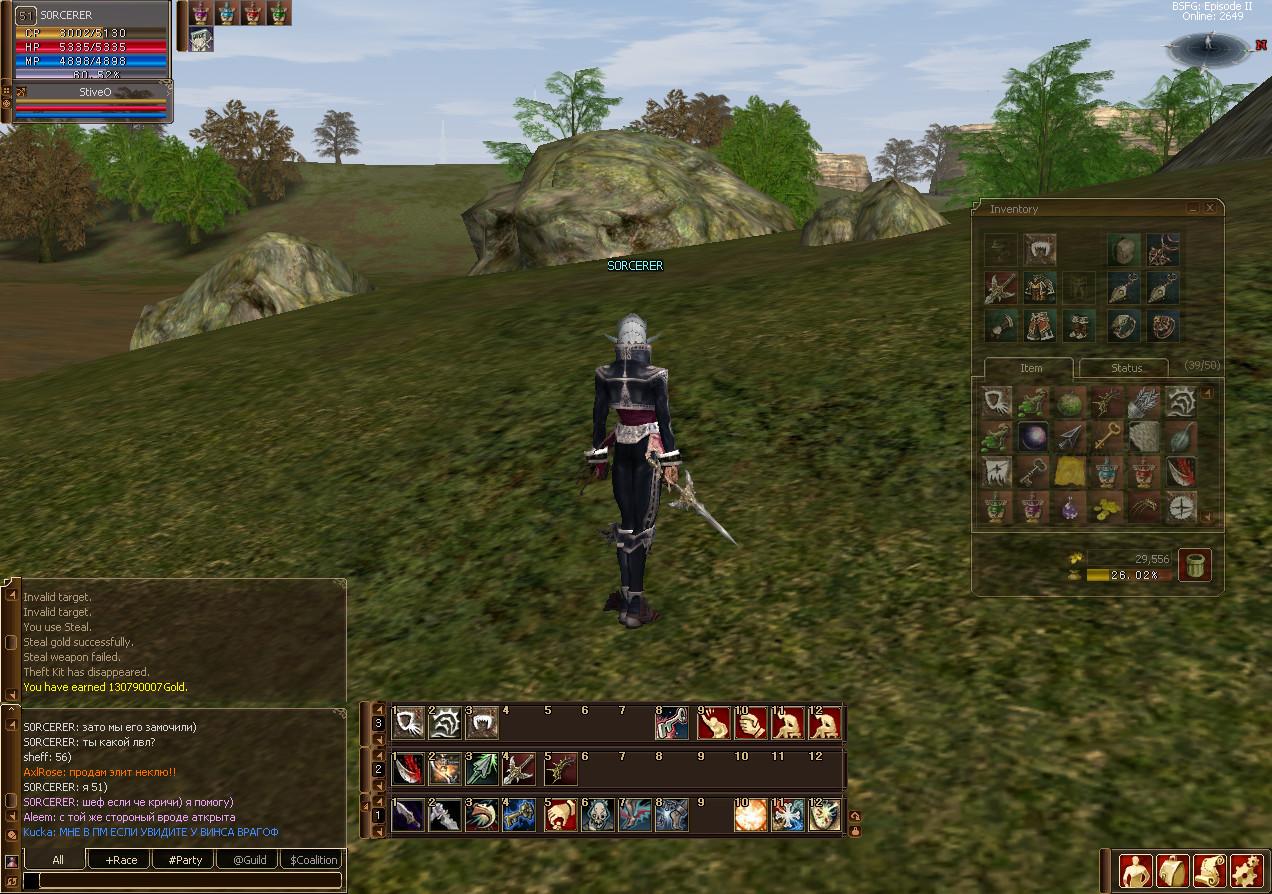Open the inventory trash bin
This screenshot has width=1272, height=894.
click(1194, 565)
